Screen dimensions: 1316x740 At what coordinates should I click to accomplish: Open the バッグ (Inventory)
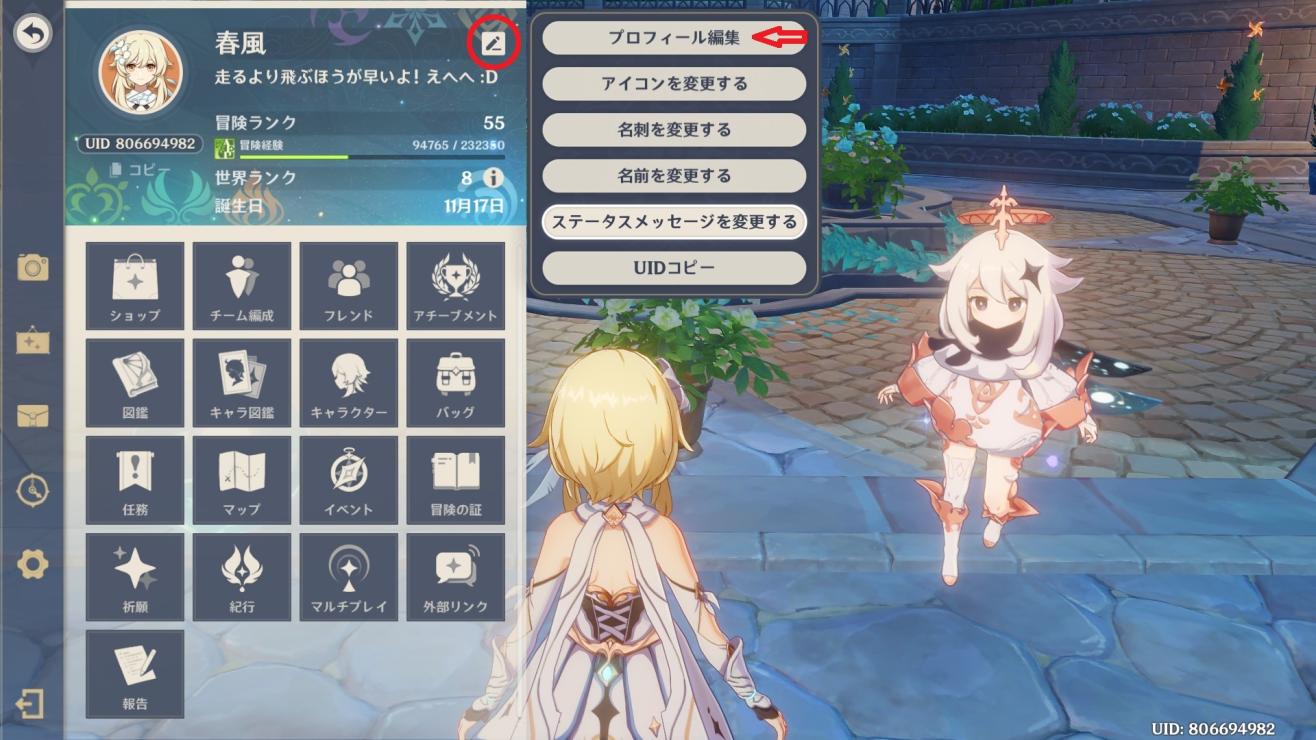click(x=456, y=382)
